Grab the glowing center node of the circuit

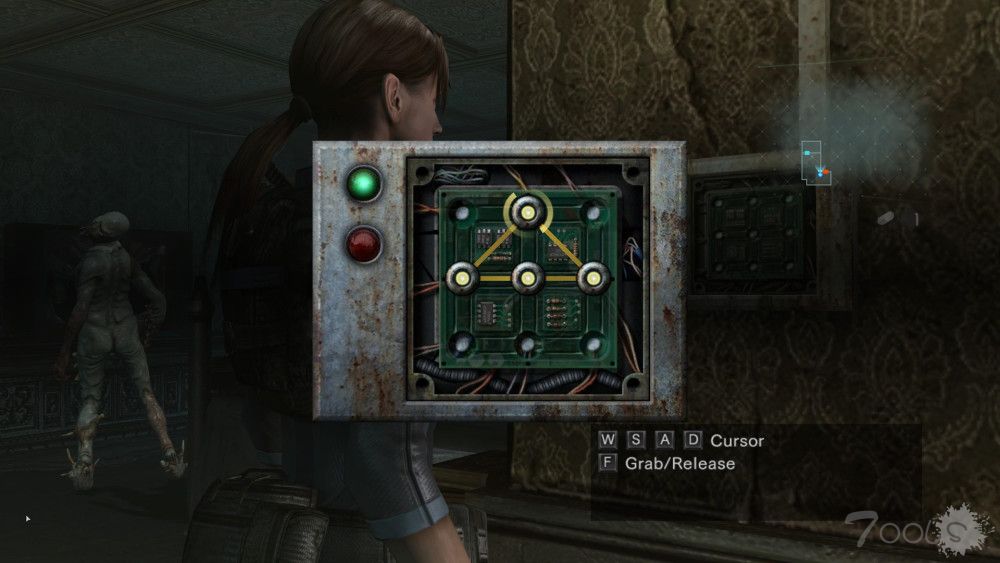[x=527, y=277]
